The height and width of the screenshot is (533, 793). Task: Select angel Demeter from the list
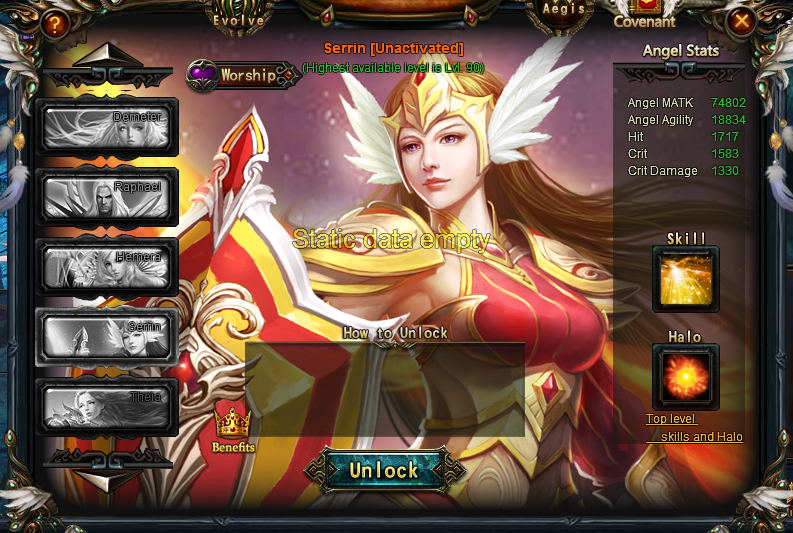click(x=107, y=127)
